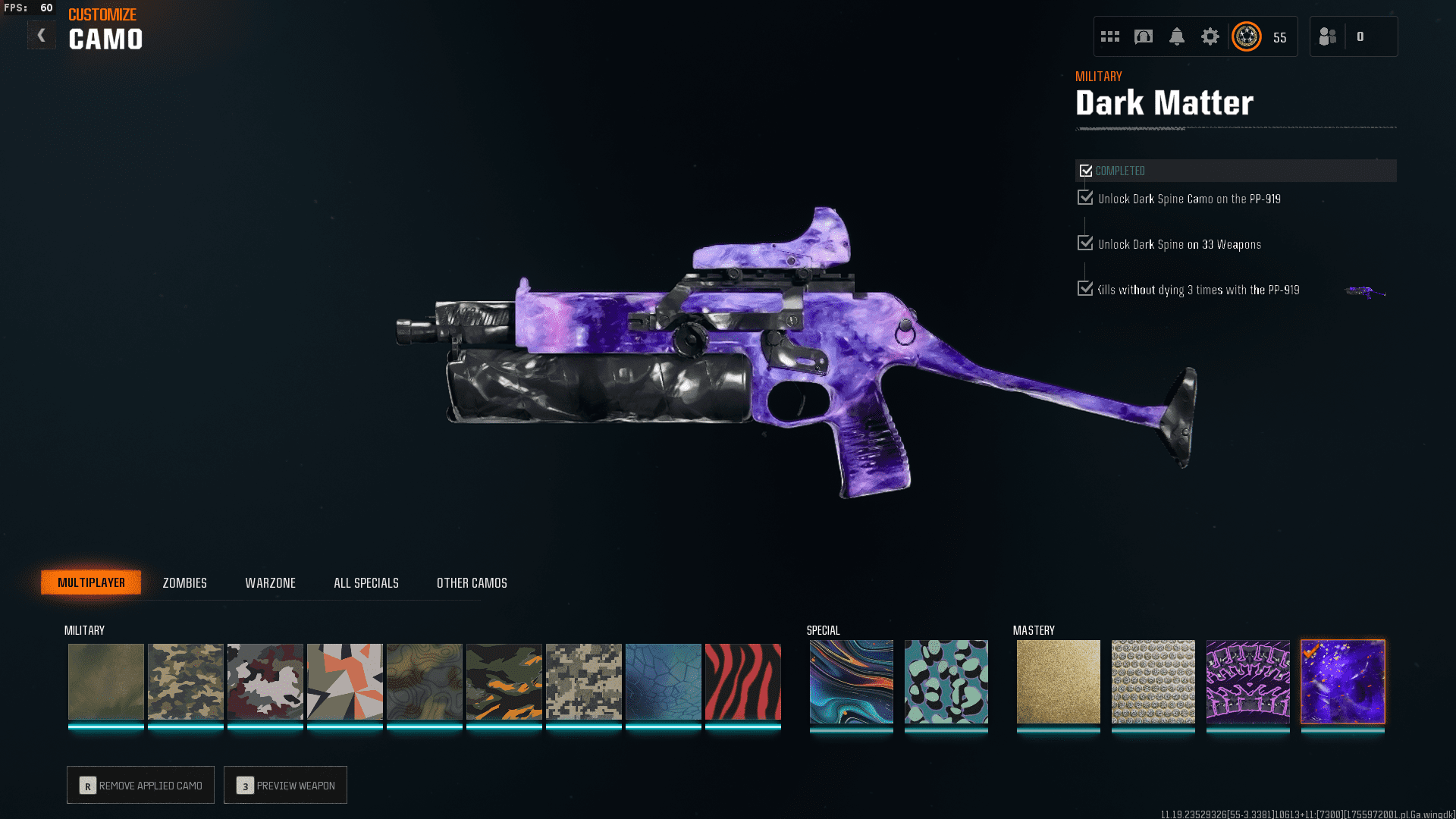Click the Preview Weapon button

[285, 785]
